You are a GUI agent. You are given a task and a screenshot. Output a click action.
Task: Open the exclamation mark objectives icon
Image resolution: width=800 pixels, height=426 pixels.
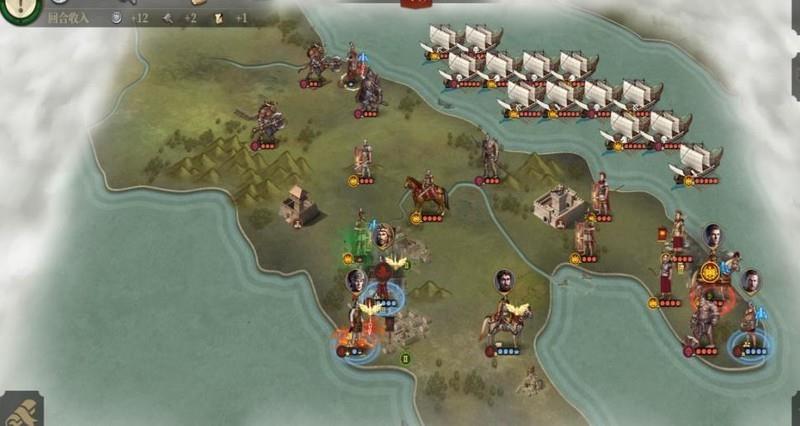point(19,8)
